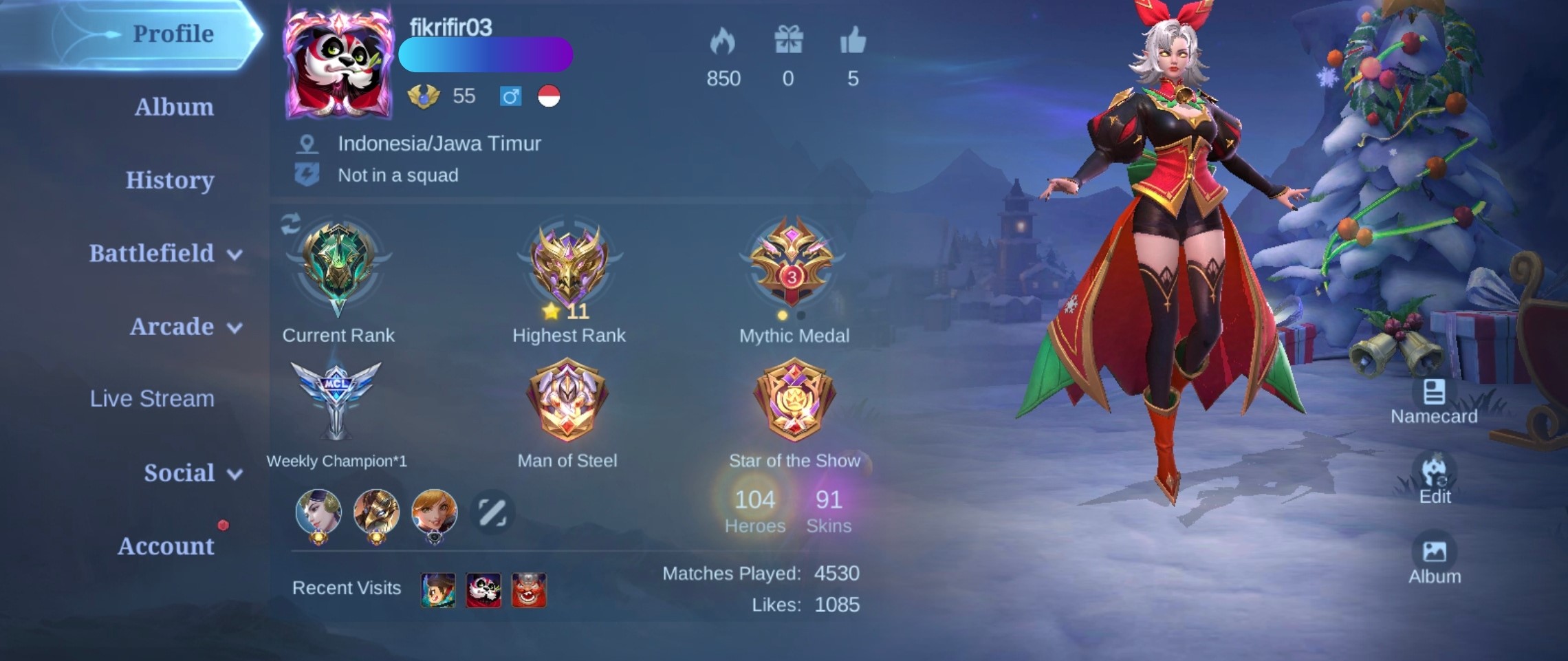The width and height of the screenshot is (1568, 661).
Task: Open the Live Stream tab
Action: pos(152,399)
